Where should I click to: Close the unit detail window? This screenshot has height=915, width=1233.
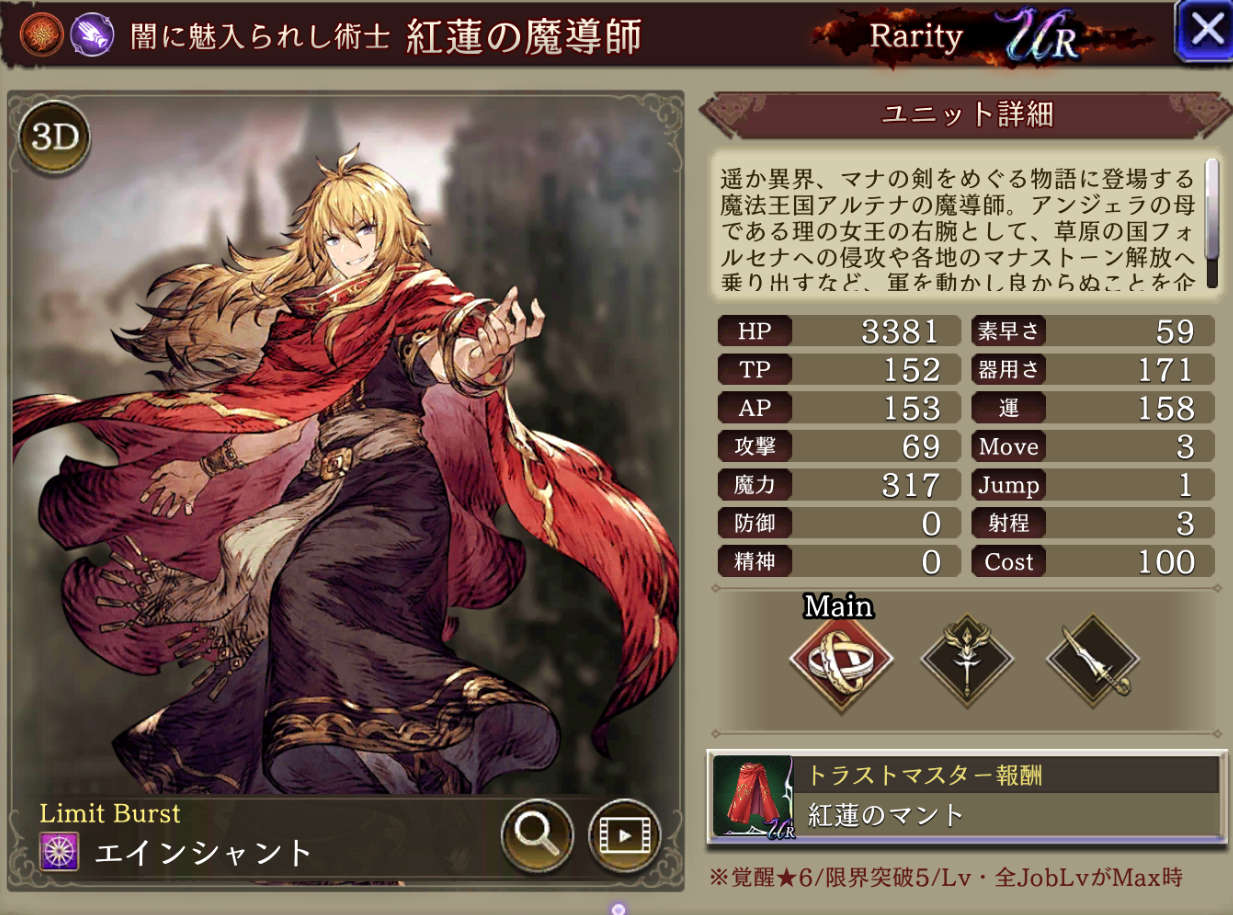[x=1204, y=31]
